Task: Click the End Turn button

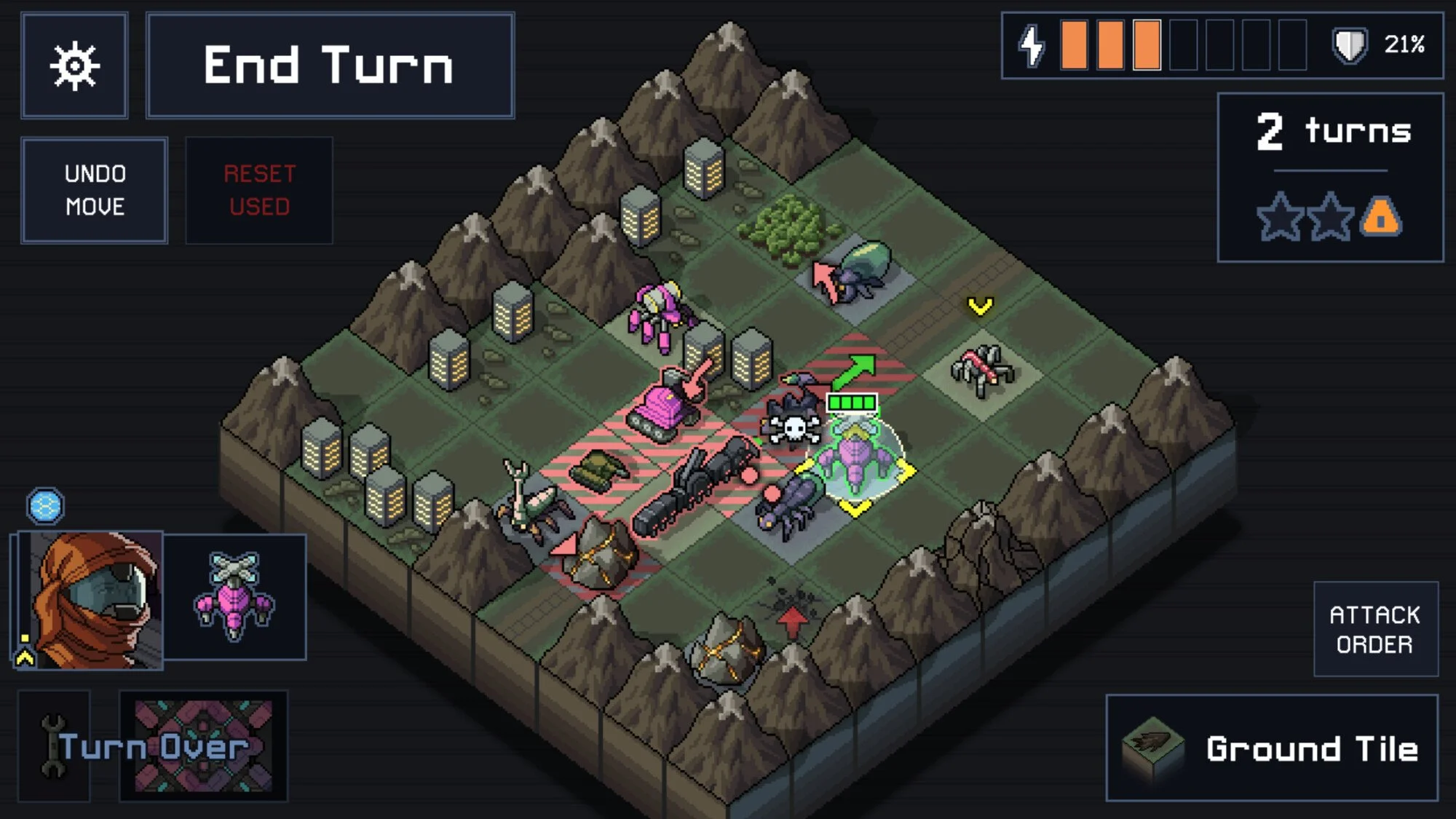Action: pos(330,66)
